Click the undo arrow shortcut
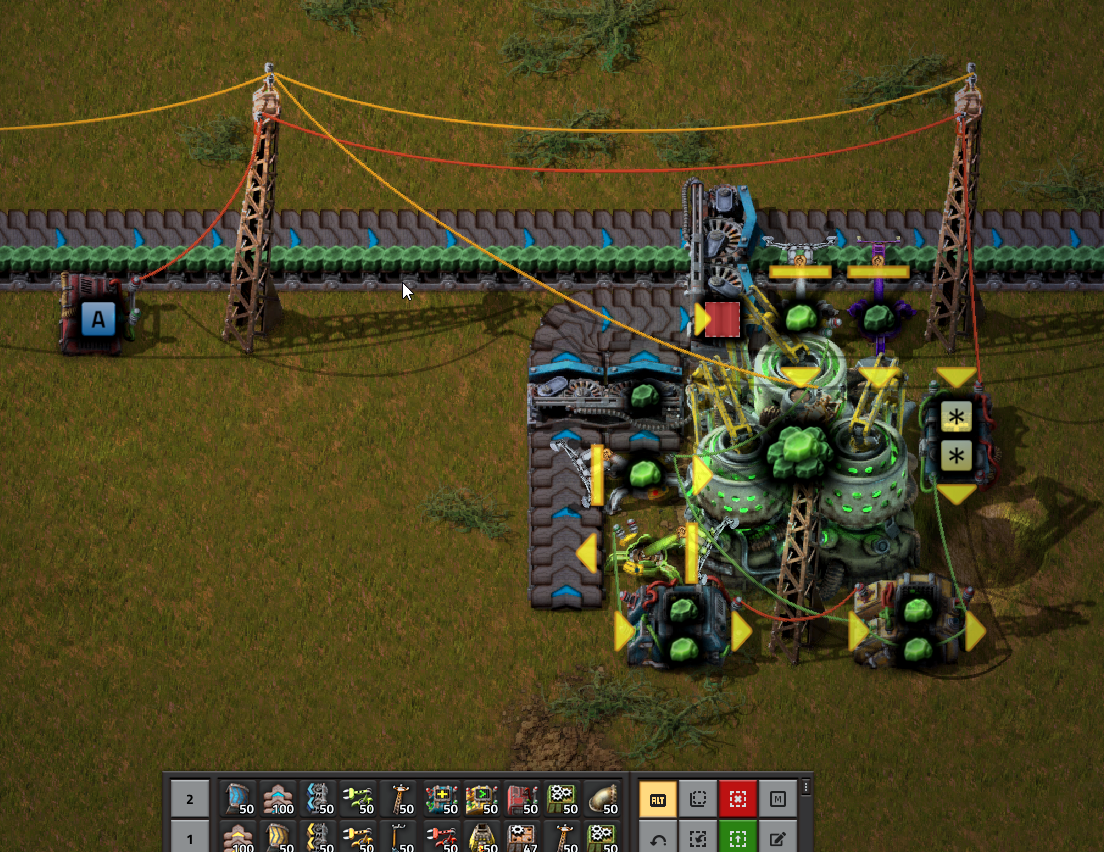 tap(655, 837)
